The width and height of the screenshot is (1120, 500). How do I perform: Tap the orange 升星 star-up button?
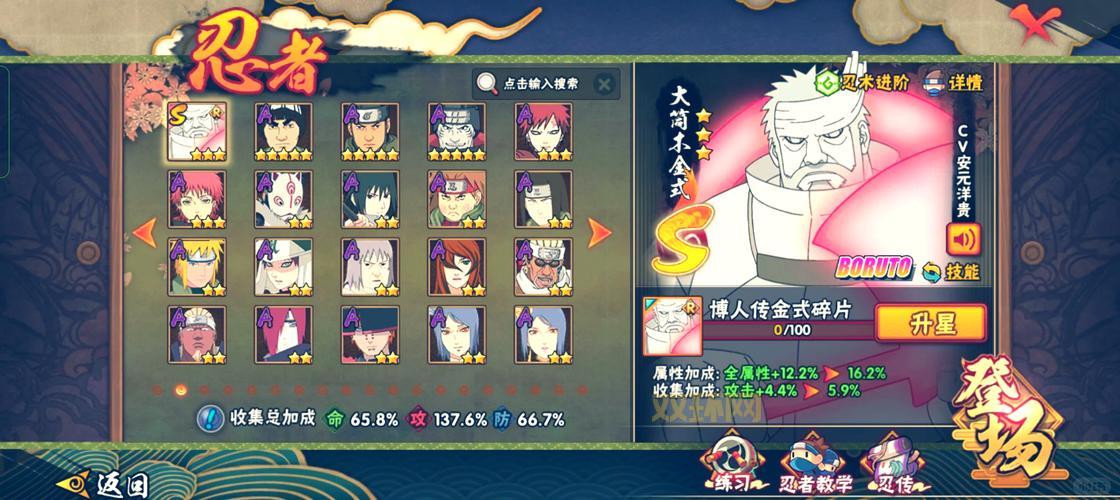click(x=930, y=322)
